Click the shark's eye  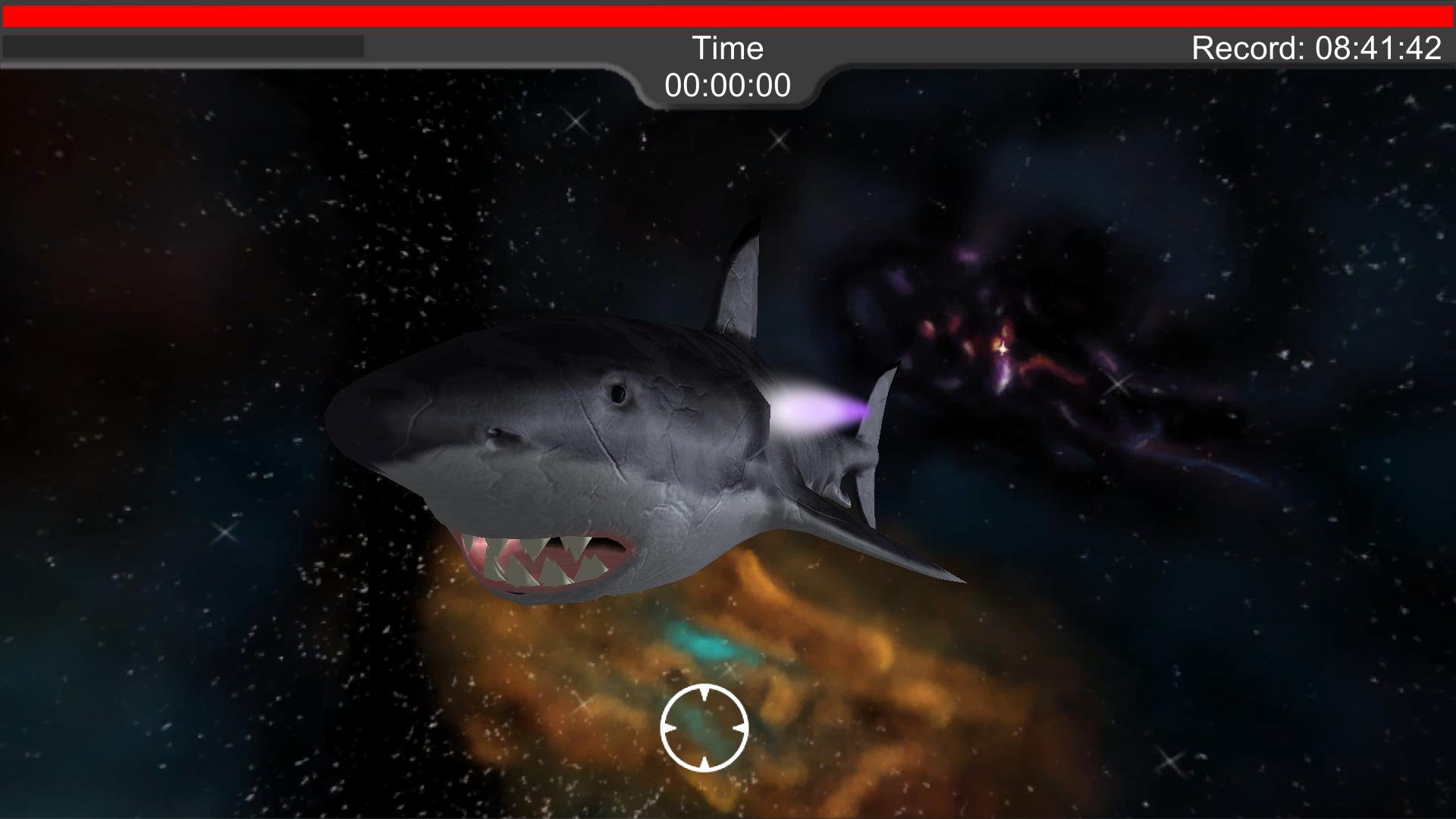pos(619,394)
